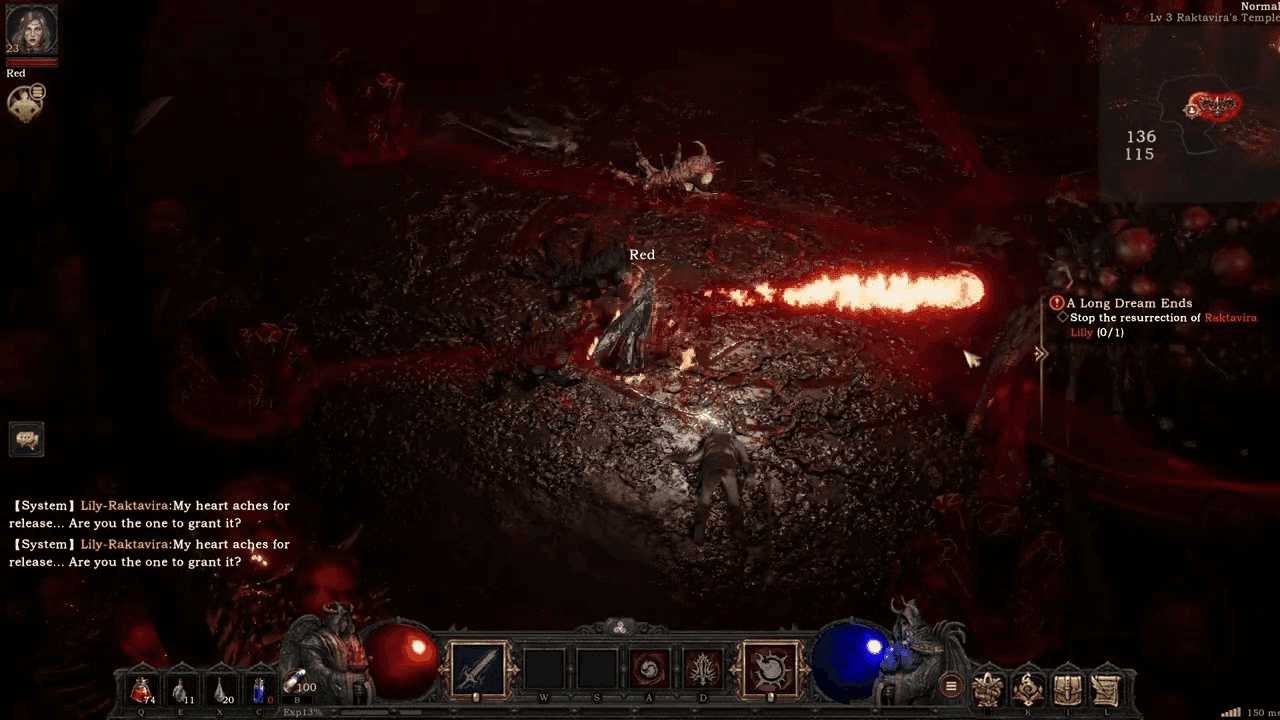Select the framed spiked ring skill
The width and height of the screenshot is (1280, 720).
tap(770, 668)
